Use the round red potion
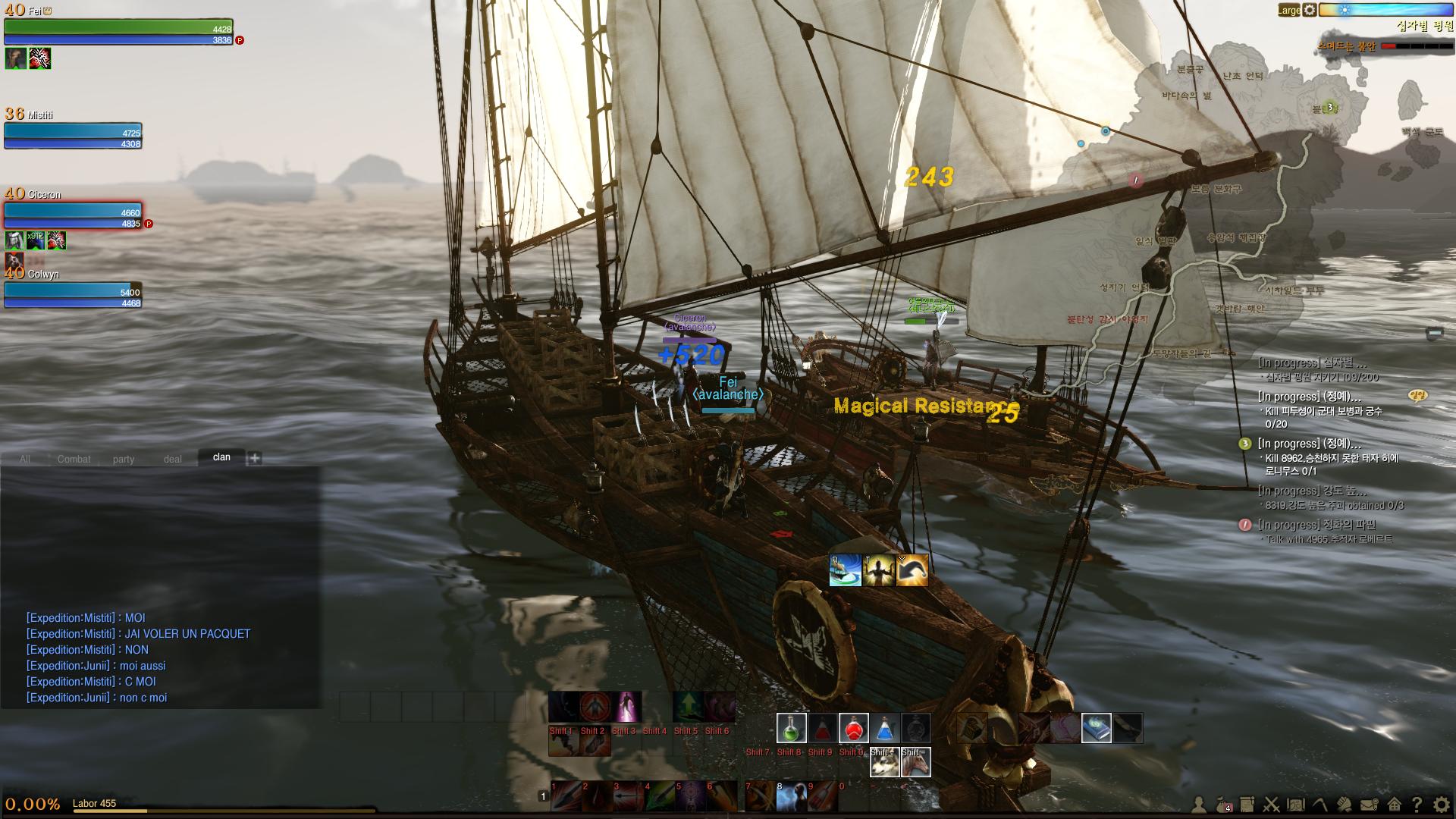The width and height of the screenshot is (1456, 819). 853,728
